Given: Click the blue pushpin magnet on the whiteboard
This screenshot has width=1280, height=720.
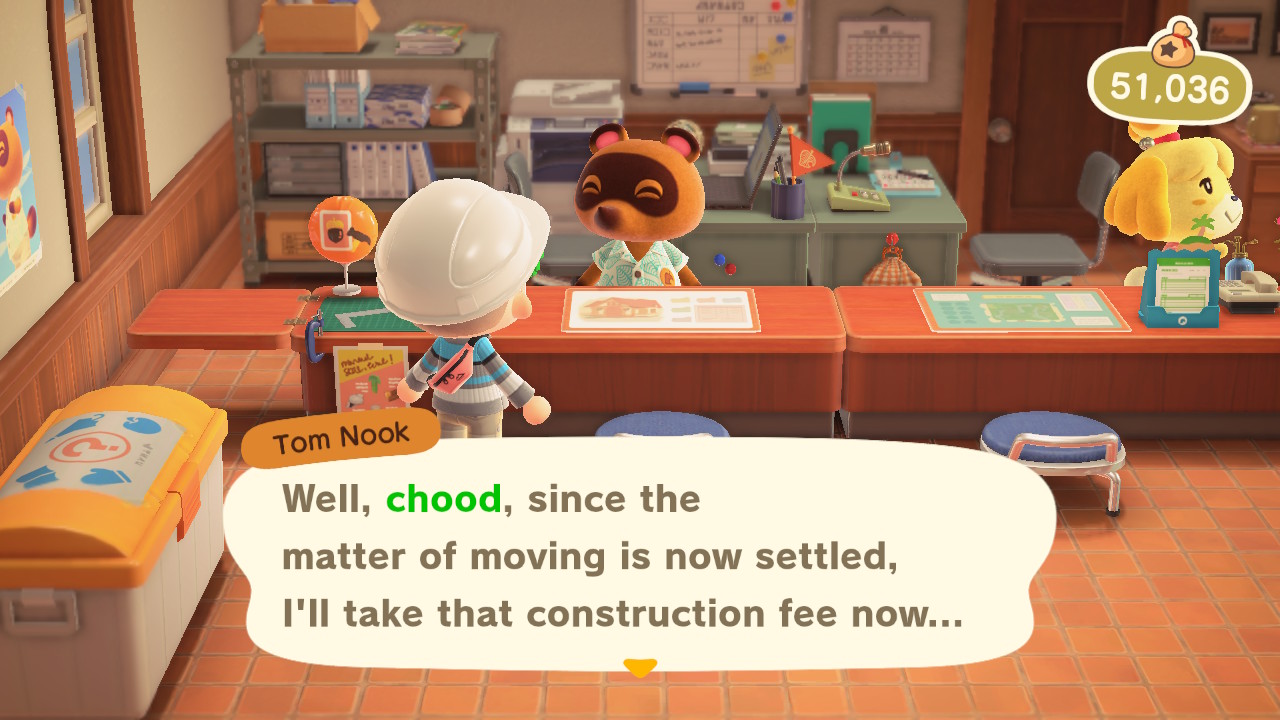Looking at the screenshot, I should coord(780,38).
